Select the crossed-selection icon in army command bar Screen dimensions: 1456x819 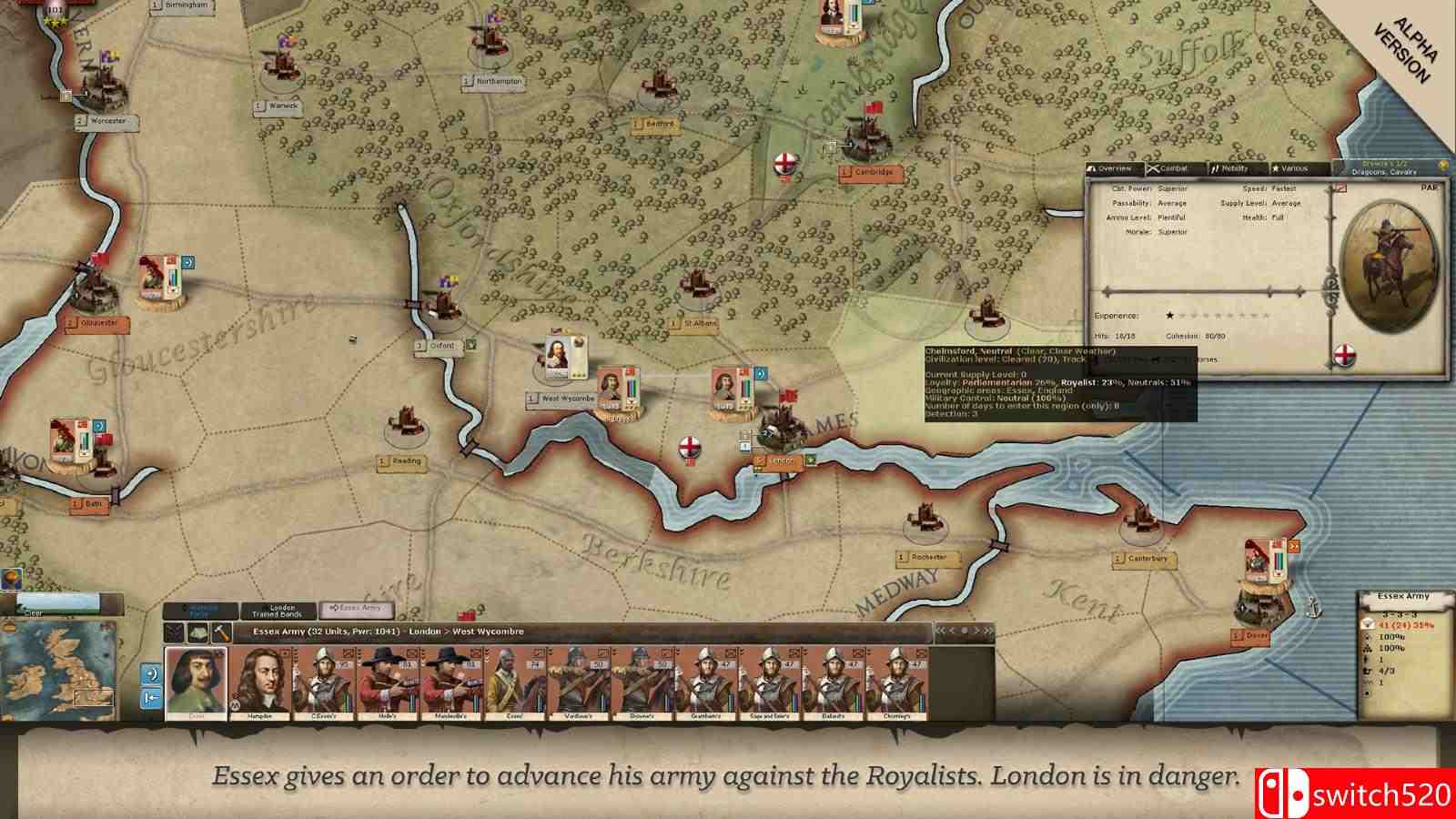pyautogui.click(x=174, y=632)
